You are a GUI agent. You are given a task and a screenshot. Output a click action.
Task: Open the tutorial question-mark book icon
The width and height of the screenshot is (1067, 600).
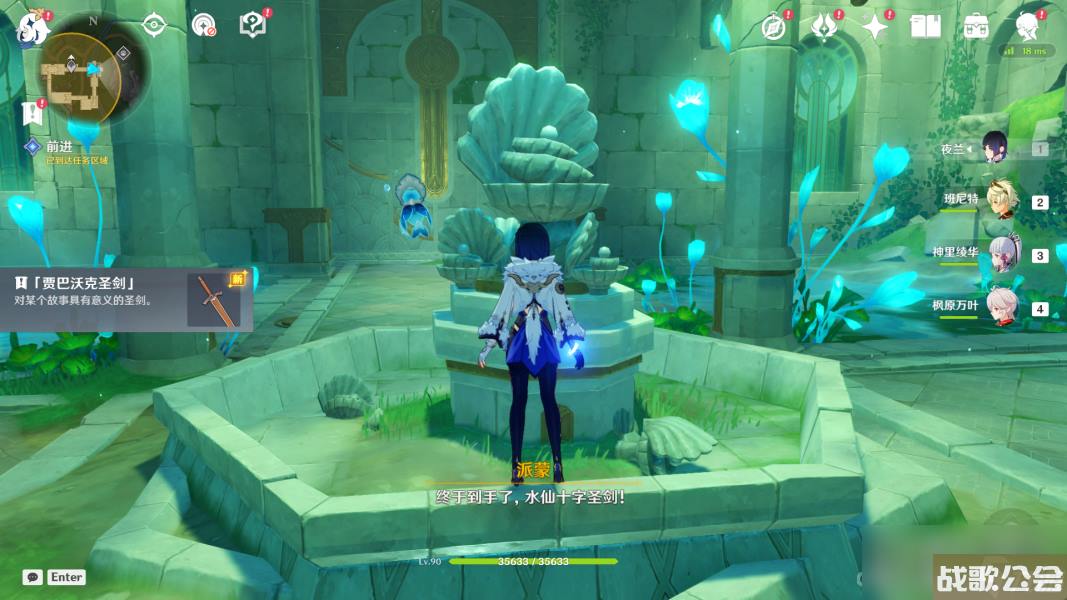(x=253, y=25)
